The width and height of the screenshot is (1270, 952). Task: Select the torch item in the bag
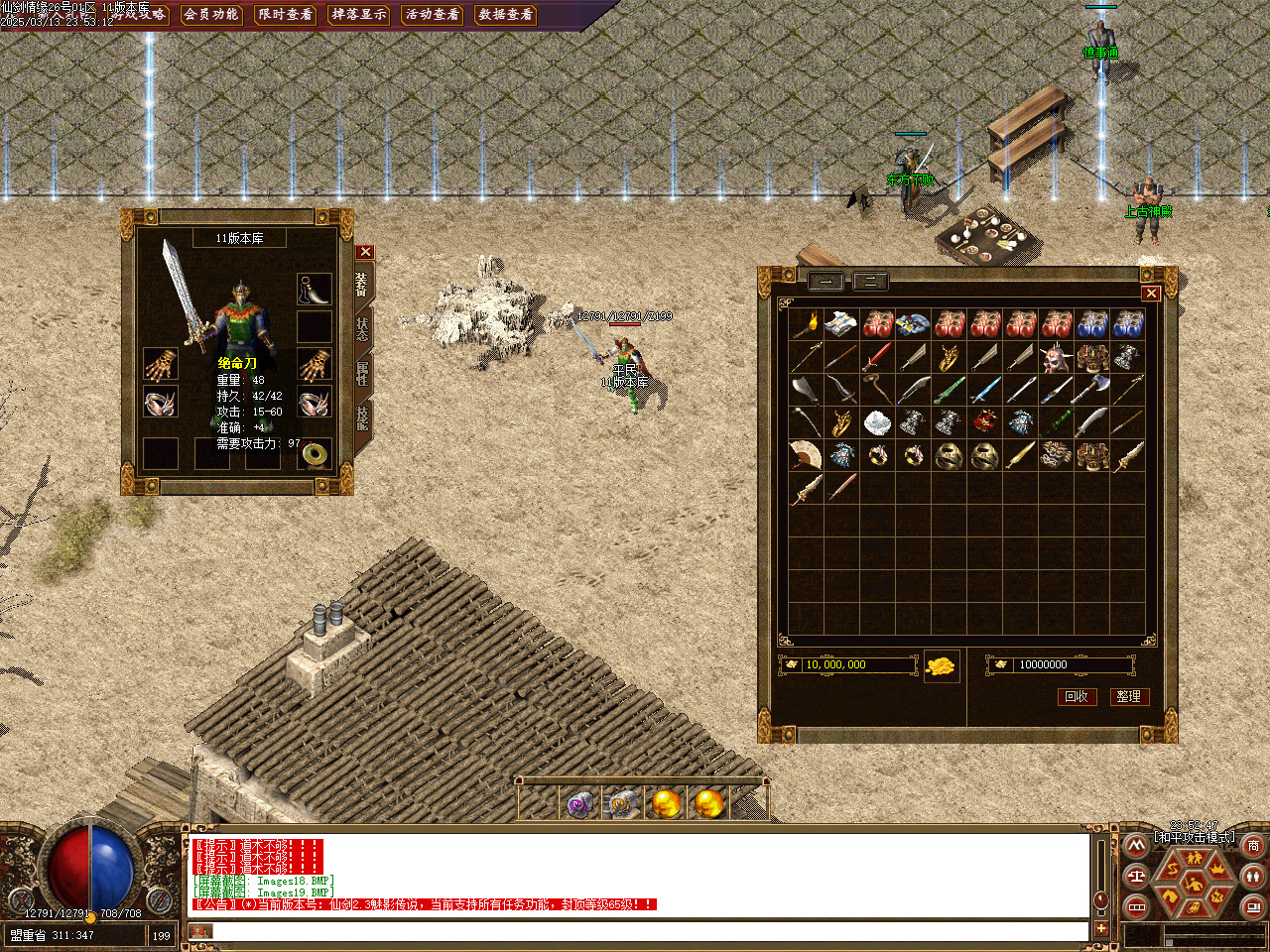click(806, 324)
